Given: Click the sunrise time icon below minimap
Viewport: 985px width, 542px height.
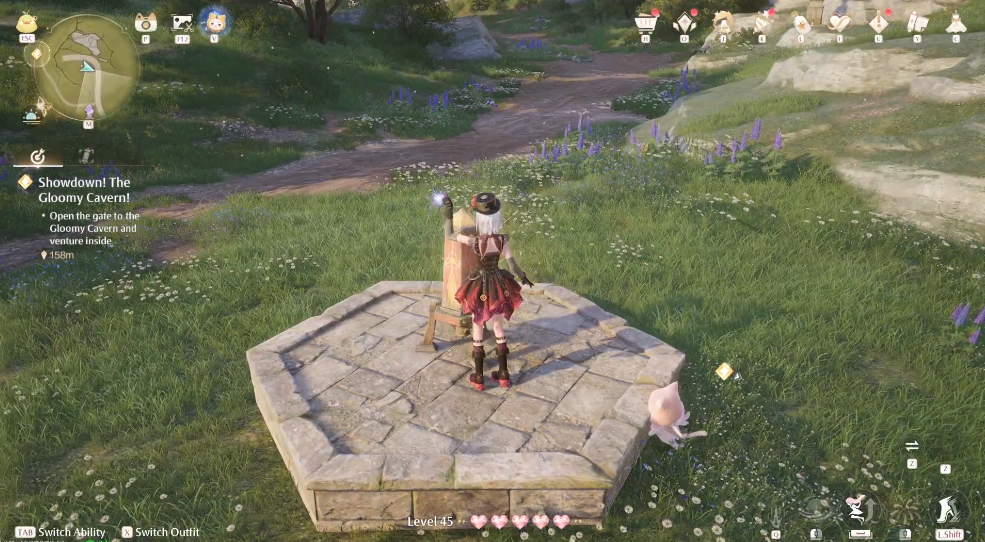Looking at the screenshot, I should pyautogui.click(x=32, y=116).
